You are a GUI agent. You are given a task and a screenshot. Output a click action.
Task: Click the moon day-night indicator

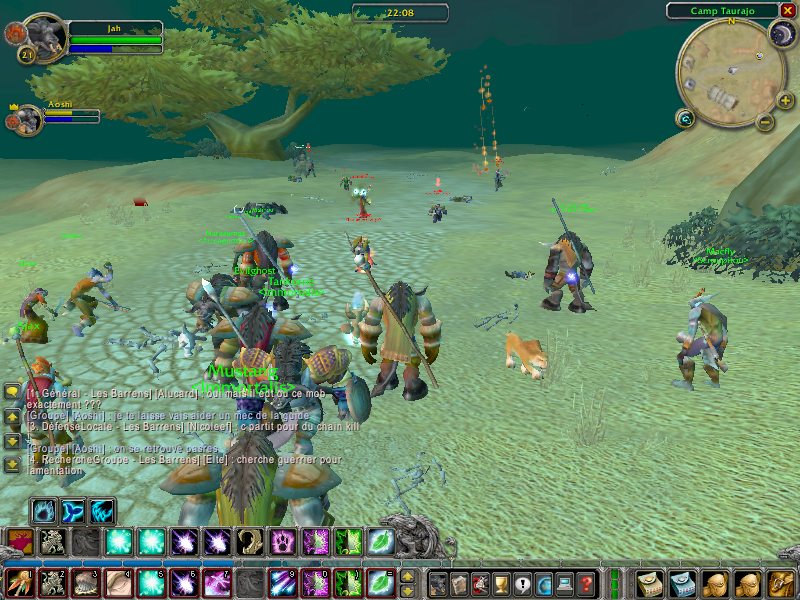[781, 35]
